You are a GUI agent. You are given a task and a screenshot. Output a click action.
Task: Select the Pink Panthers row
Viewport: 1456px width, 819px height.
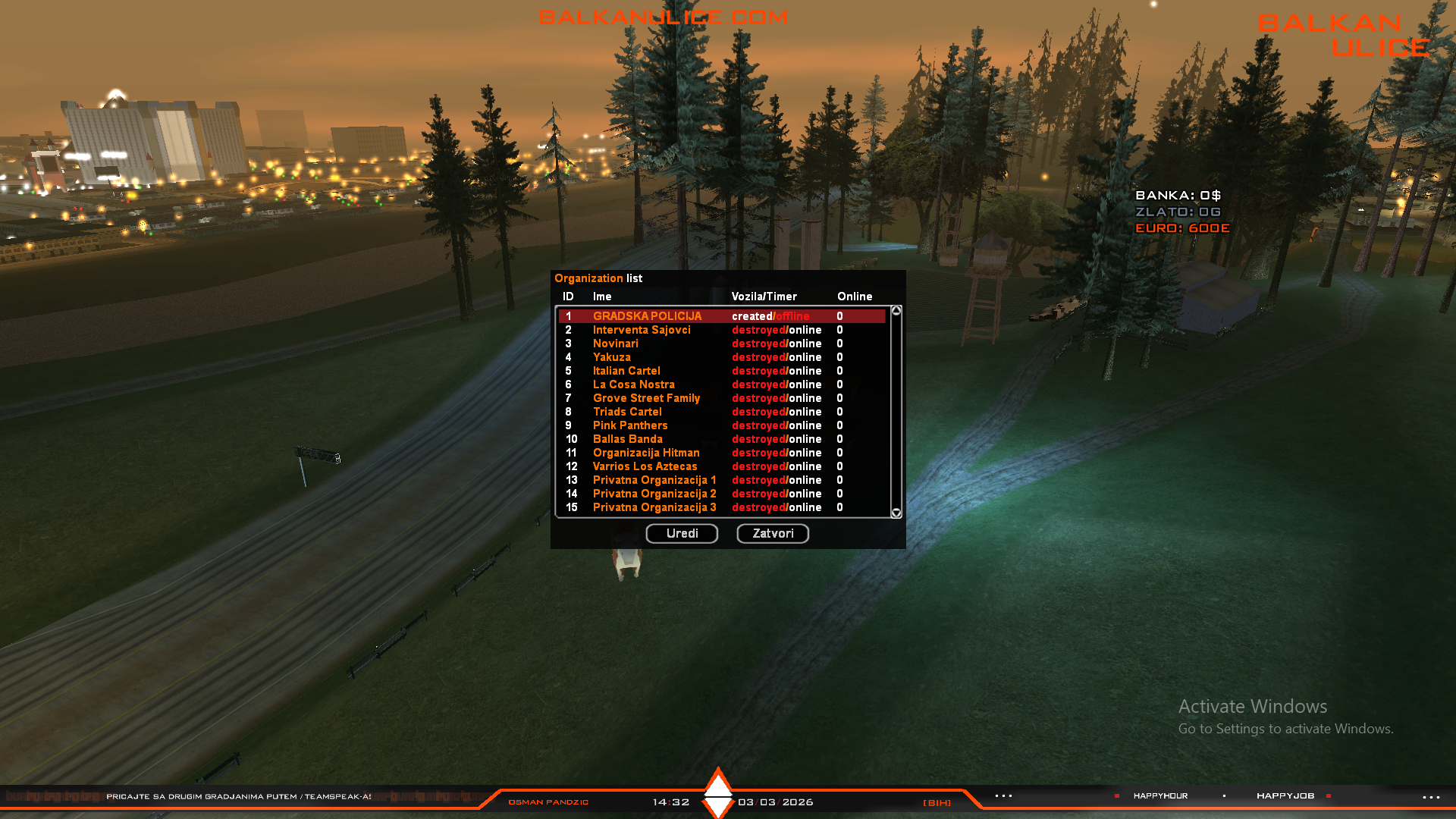tap(630, 425)
